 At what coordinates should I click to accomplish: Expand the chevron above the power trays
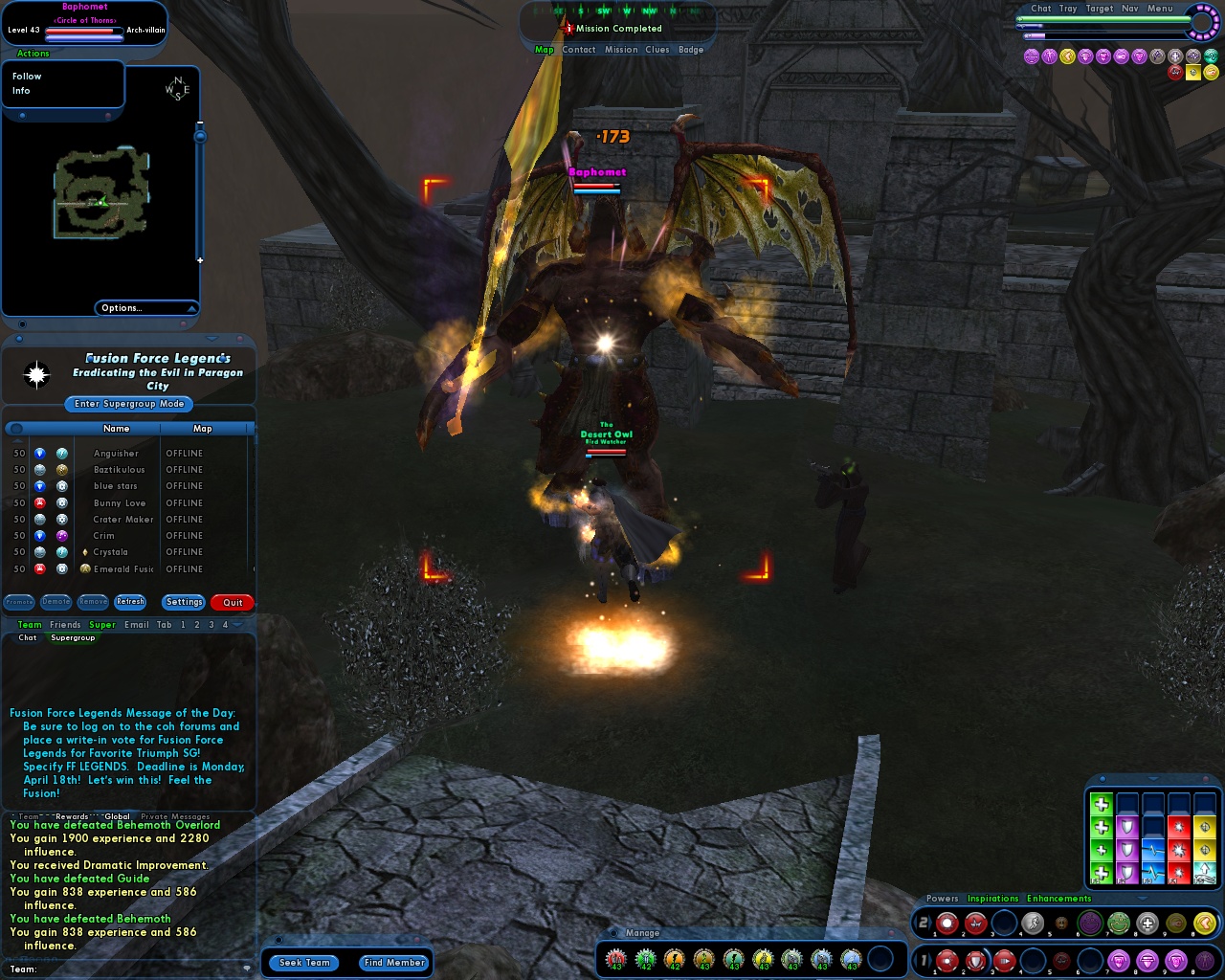(1141, 899)
